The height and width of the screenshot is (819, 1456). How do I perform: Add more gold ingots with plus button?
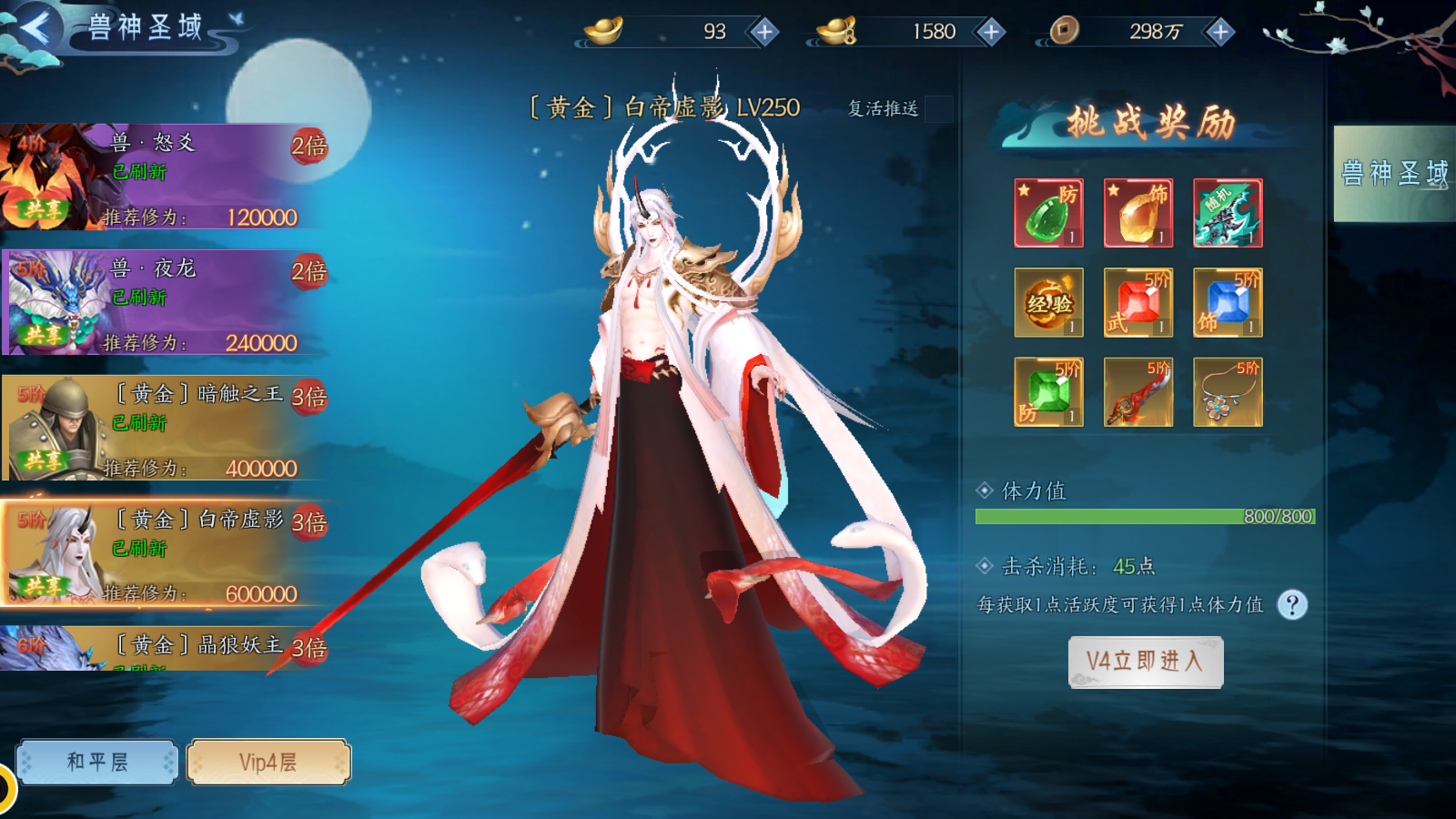pyautogui.click(x=764, y=33)
